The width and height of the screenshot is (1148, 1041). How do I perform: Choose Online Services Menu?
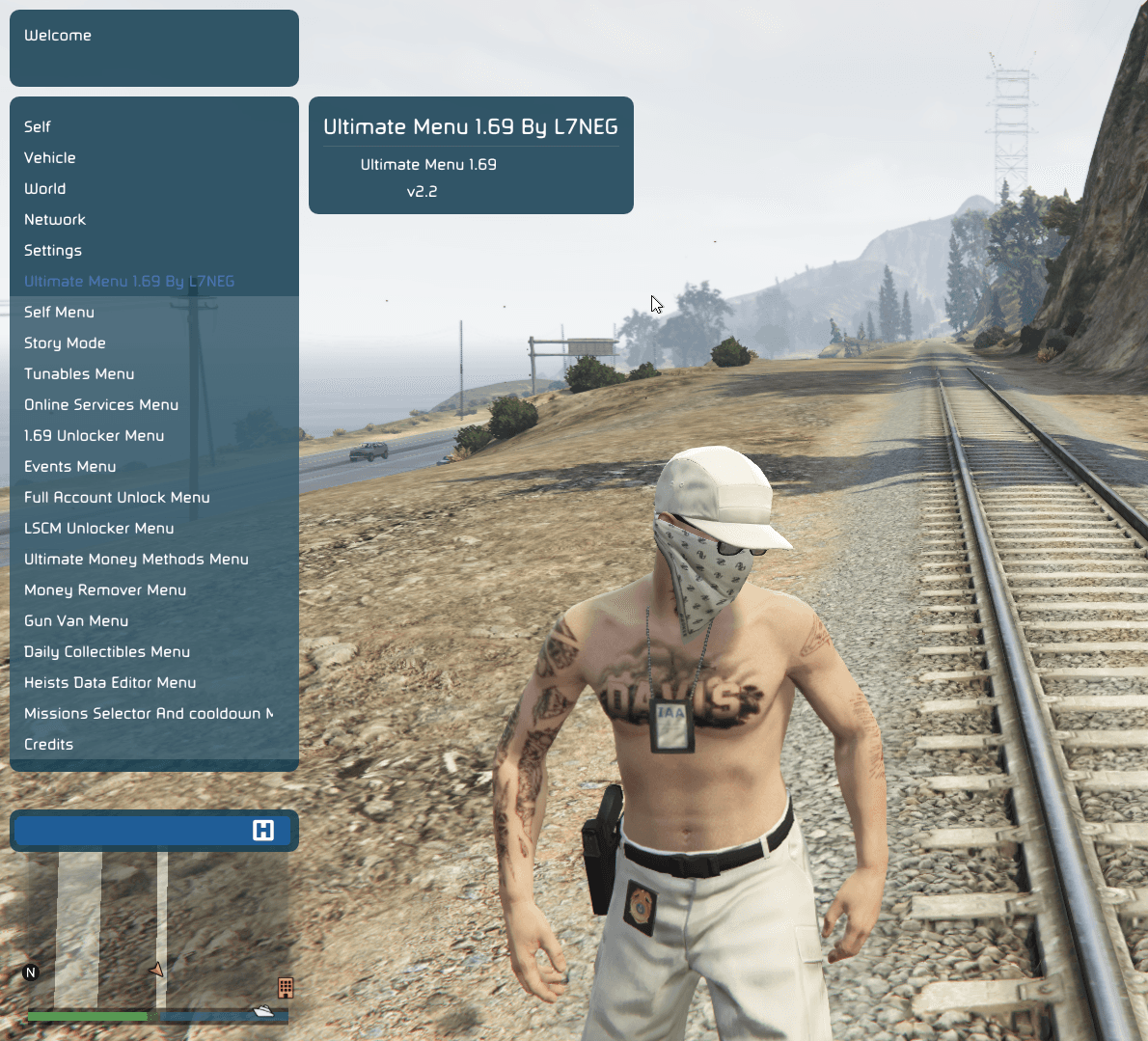101,404
